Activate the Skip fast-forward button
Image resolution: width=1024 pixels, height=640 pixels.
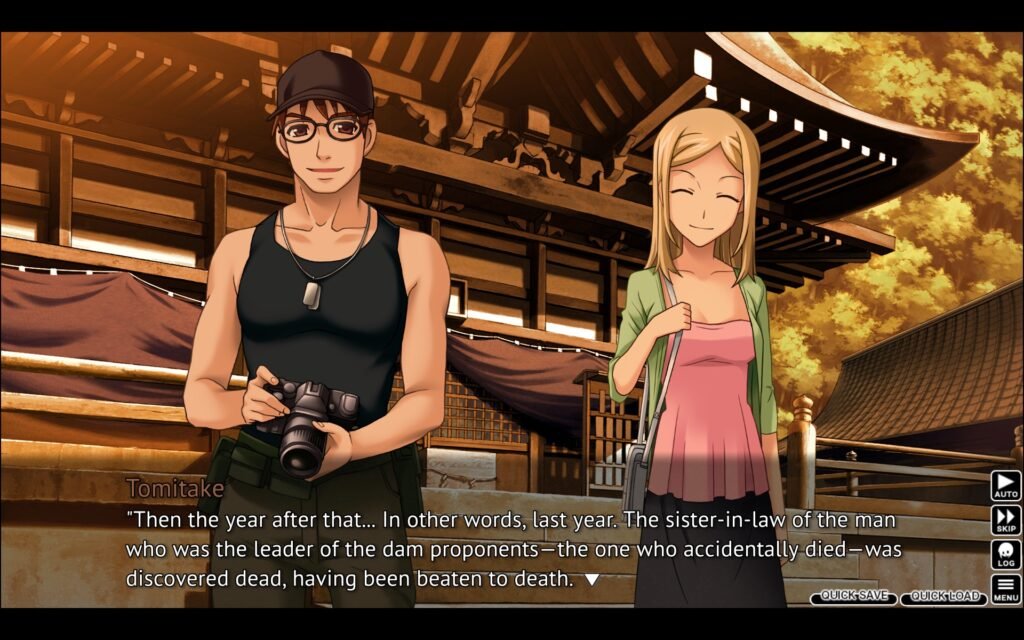[x=1005, y=520]
